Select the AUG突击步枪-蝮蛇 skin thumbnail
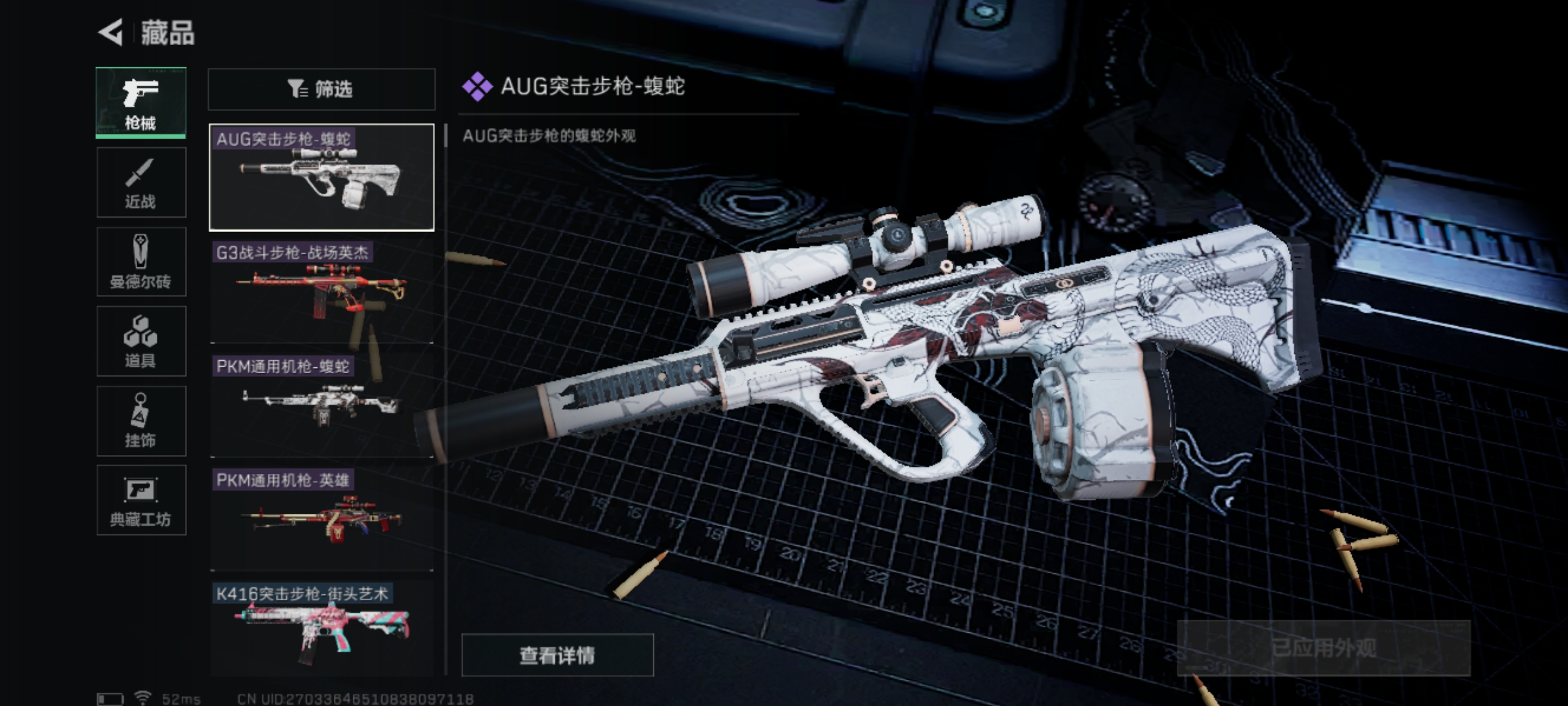 tap(321, 177)
